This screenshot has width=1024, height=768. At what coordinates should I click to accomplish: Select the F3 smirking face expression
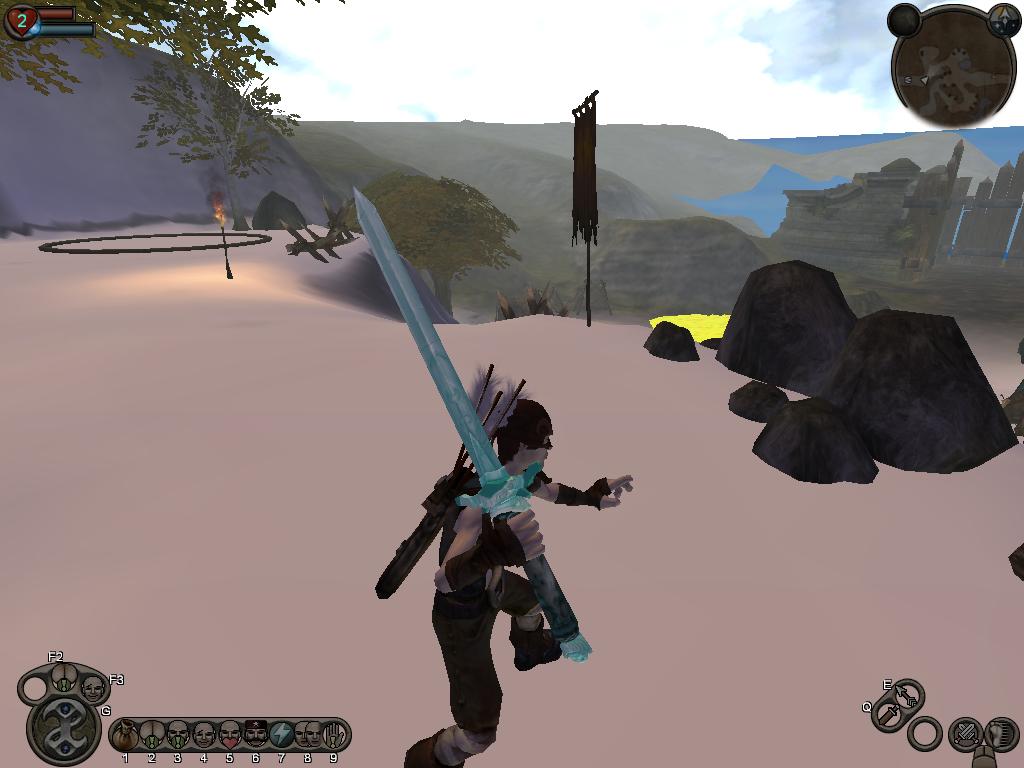point(93,689)
